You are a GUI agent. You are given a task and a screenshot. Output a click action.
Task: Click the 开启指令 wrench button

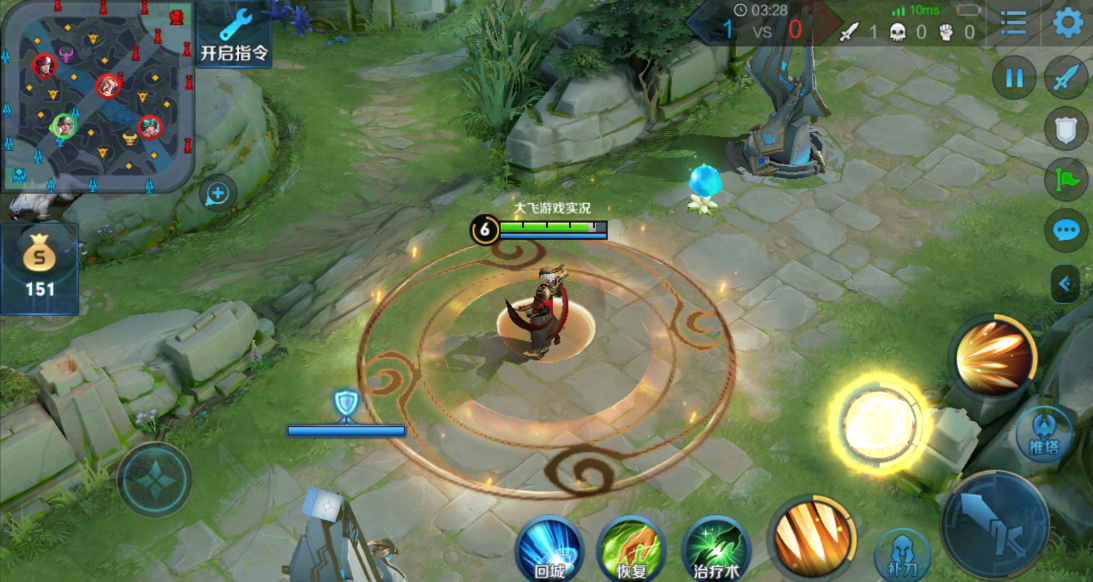tap(234, 34)
